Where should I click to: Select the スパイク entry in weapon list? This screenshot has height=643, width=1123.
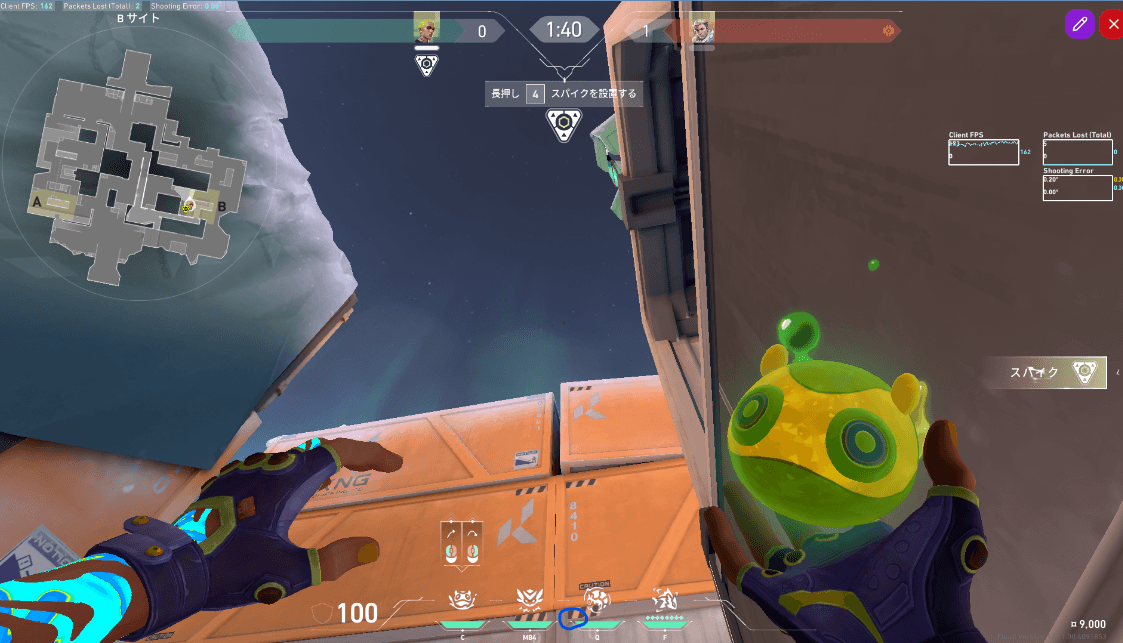tap(1046, 373)
